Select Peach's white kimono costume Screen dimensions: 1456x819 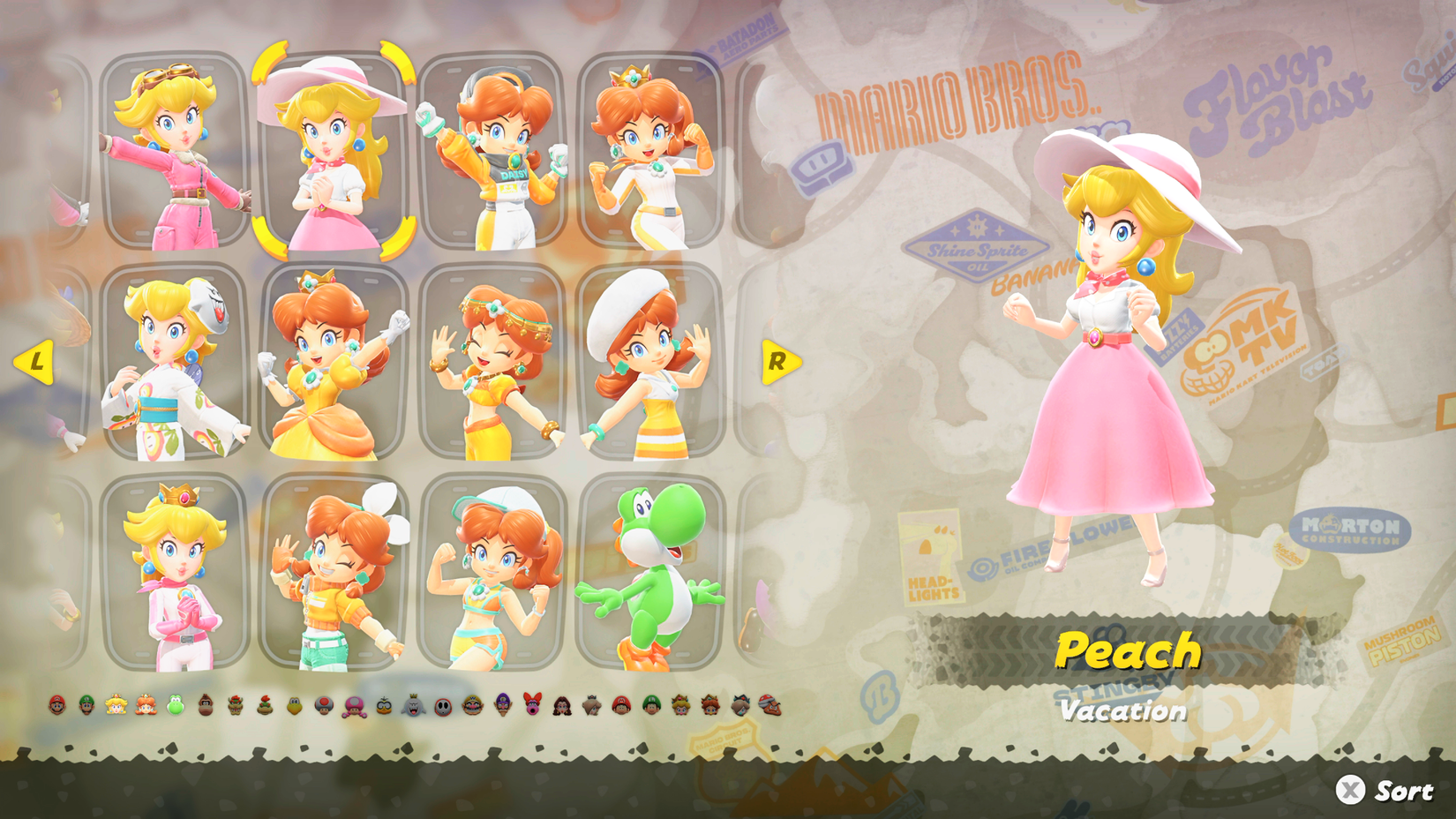[168, 371]
